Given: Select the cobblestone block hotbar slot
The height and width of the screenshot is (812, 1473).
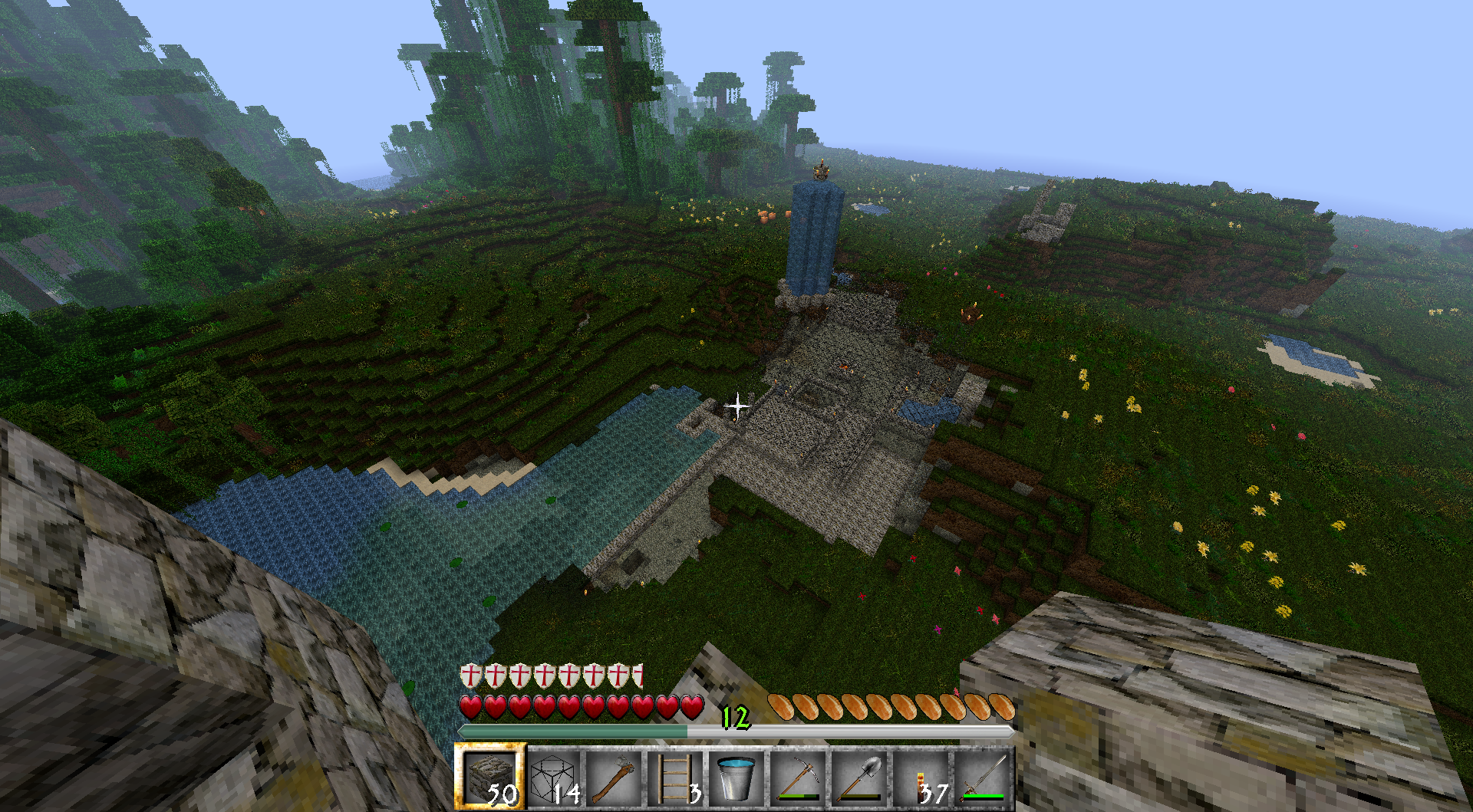Looking at the screenshot, I should tap(489, 777).
